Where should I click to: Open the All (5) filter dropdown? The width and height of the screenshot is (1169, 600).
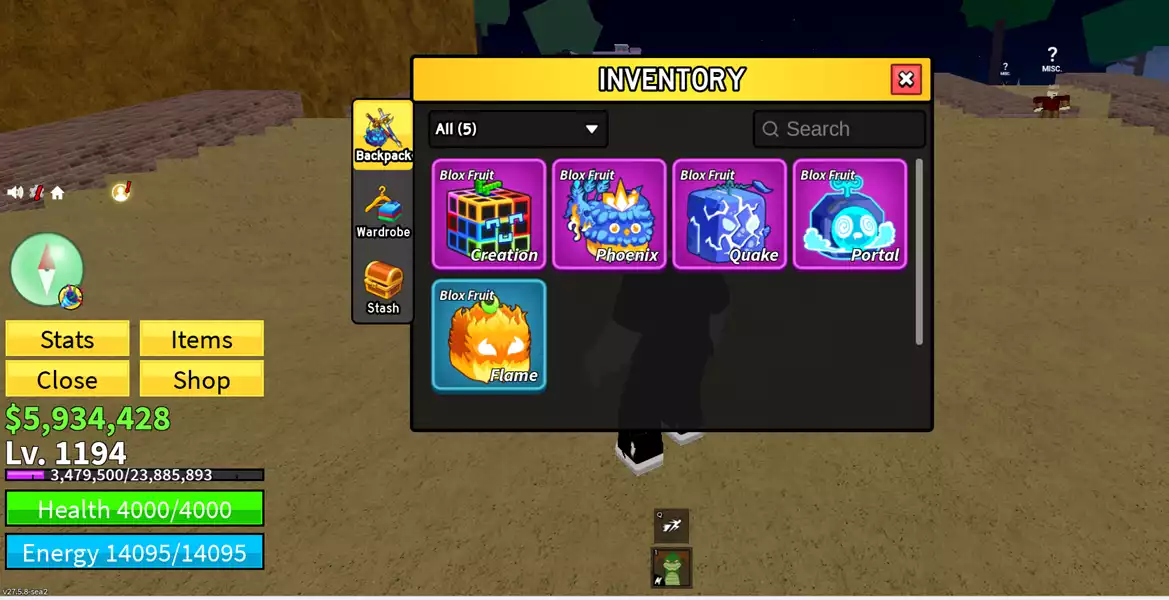point(518,129)
